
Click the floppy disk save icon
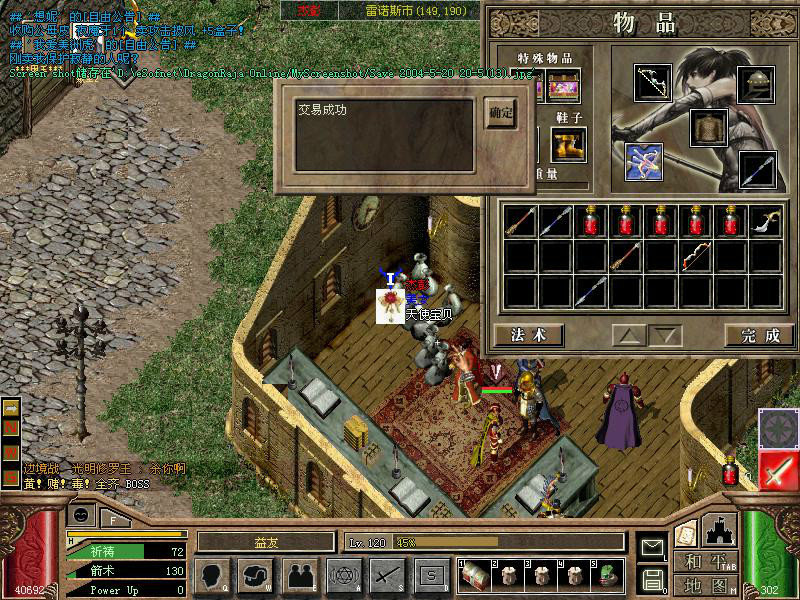(653, 579)
